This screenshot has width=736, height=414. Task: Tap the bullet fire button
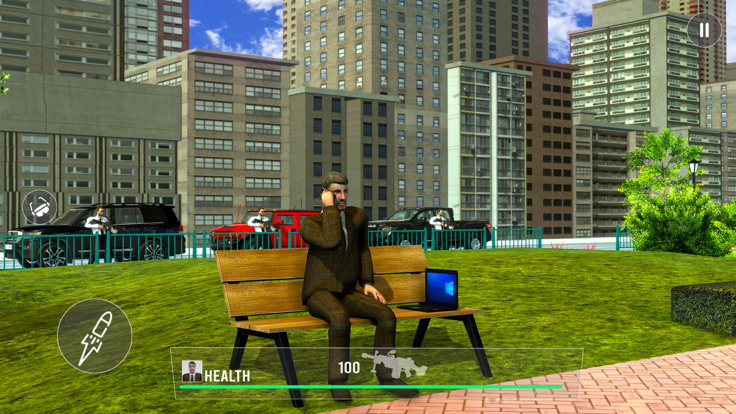[94, 336]
